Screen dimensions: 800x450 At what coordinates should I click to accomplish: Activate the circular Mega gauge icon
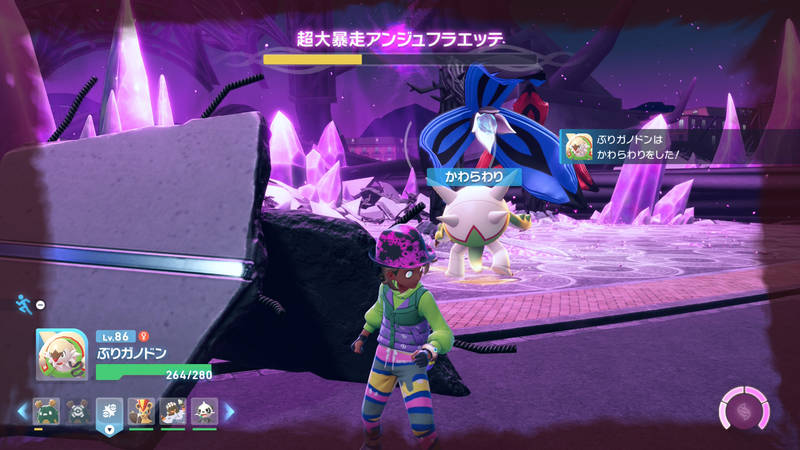[745, 410]
